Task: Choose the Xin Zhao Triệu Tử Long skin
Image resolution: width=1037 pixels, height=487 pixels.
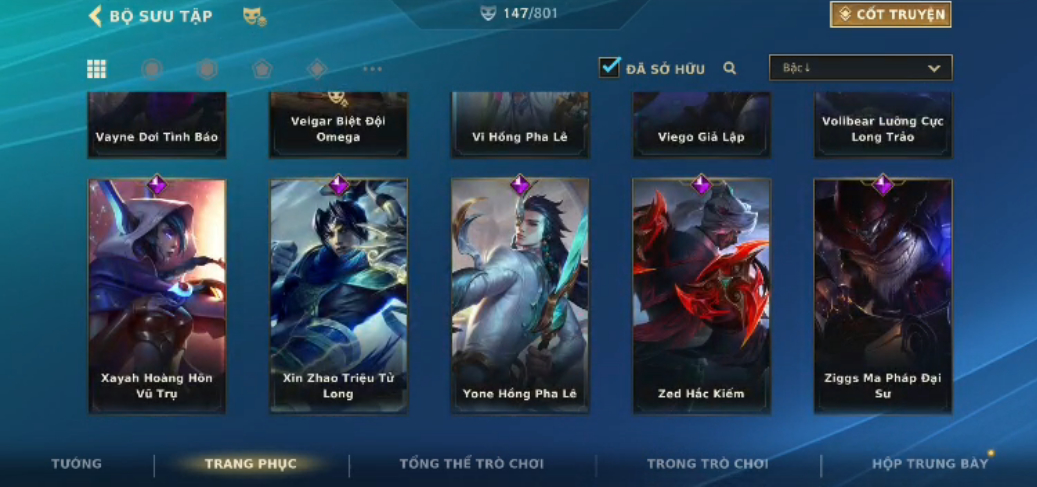Action: tap(338, 295)
